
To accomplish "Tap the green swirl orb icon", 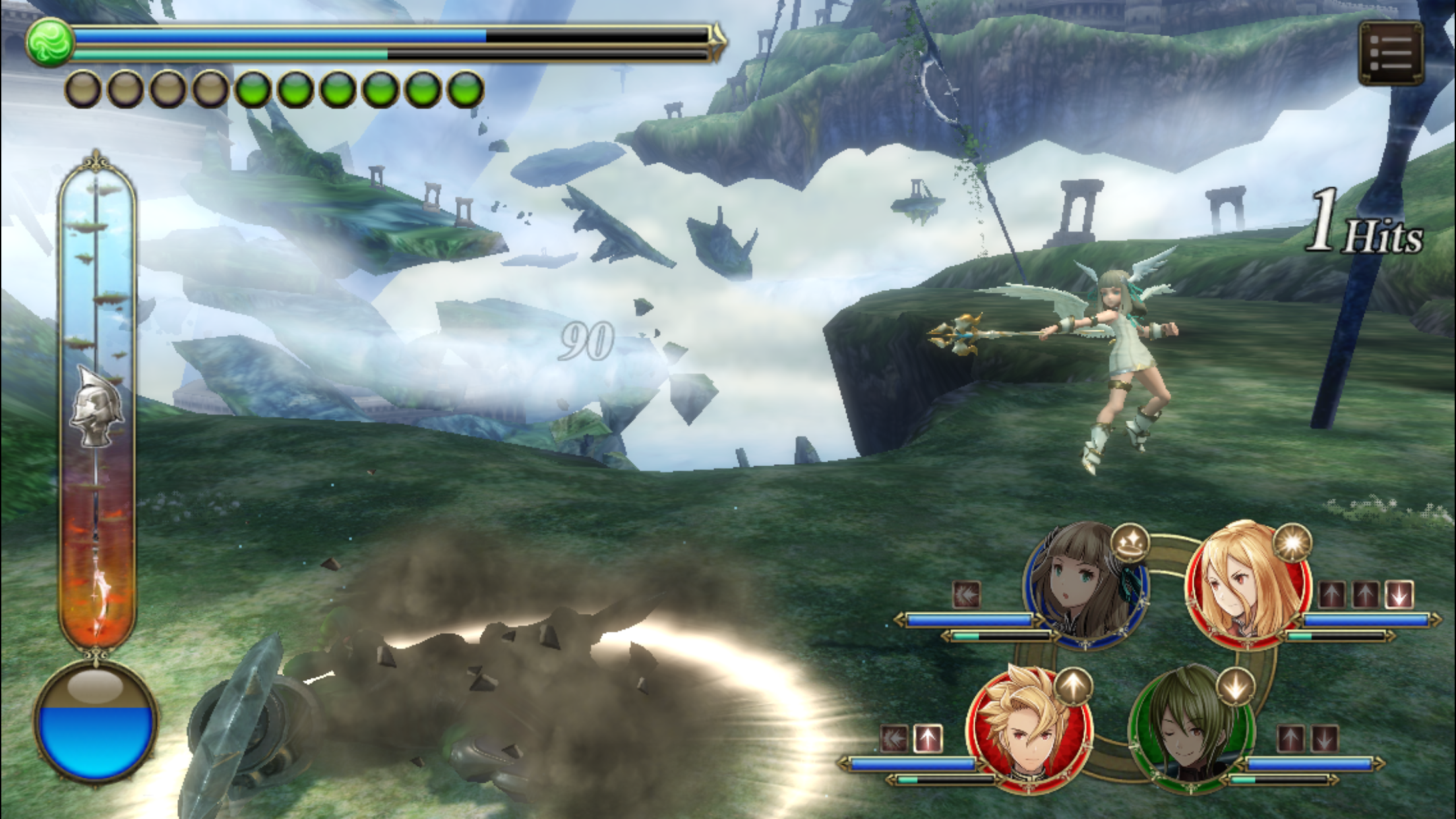I will [49, 42].
